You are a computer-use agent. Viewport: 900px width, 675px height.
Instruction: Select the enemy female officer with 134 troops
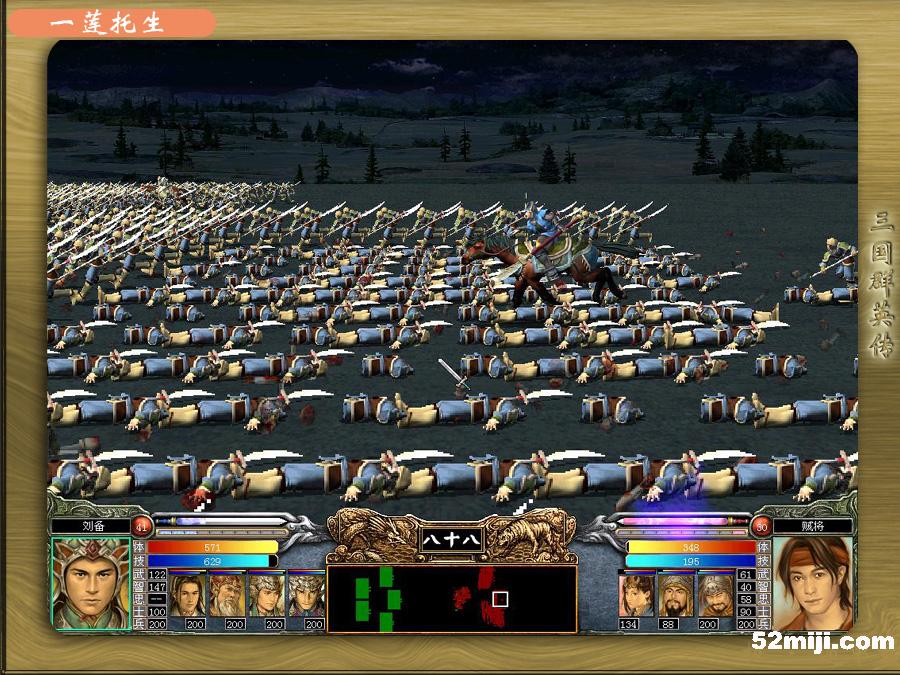(x=636, y=594)
